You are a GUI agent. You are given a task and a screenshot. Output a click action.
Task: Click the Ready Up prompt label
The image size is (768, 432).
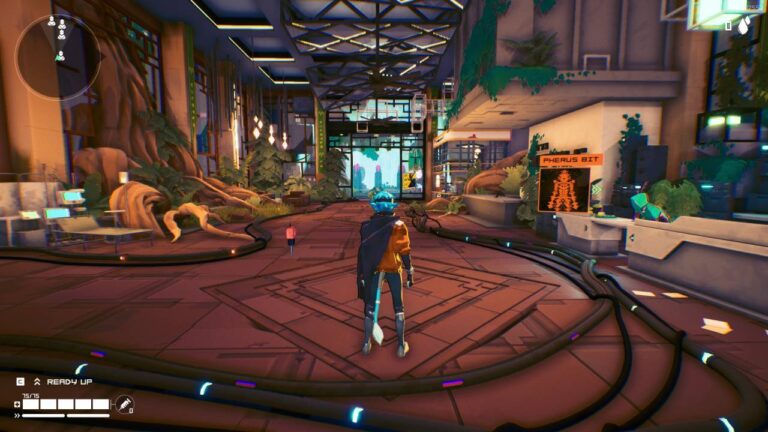coord(69,382)
